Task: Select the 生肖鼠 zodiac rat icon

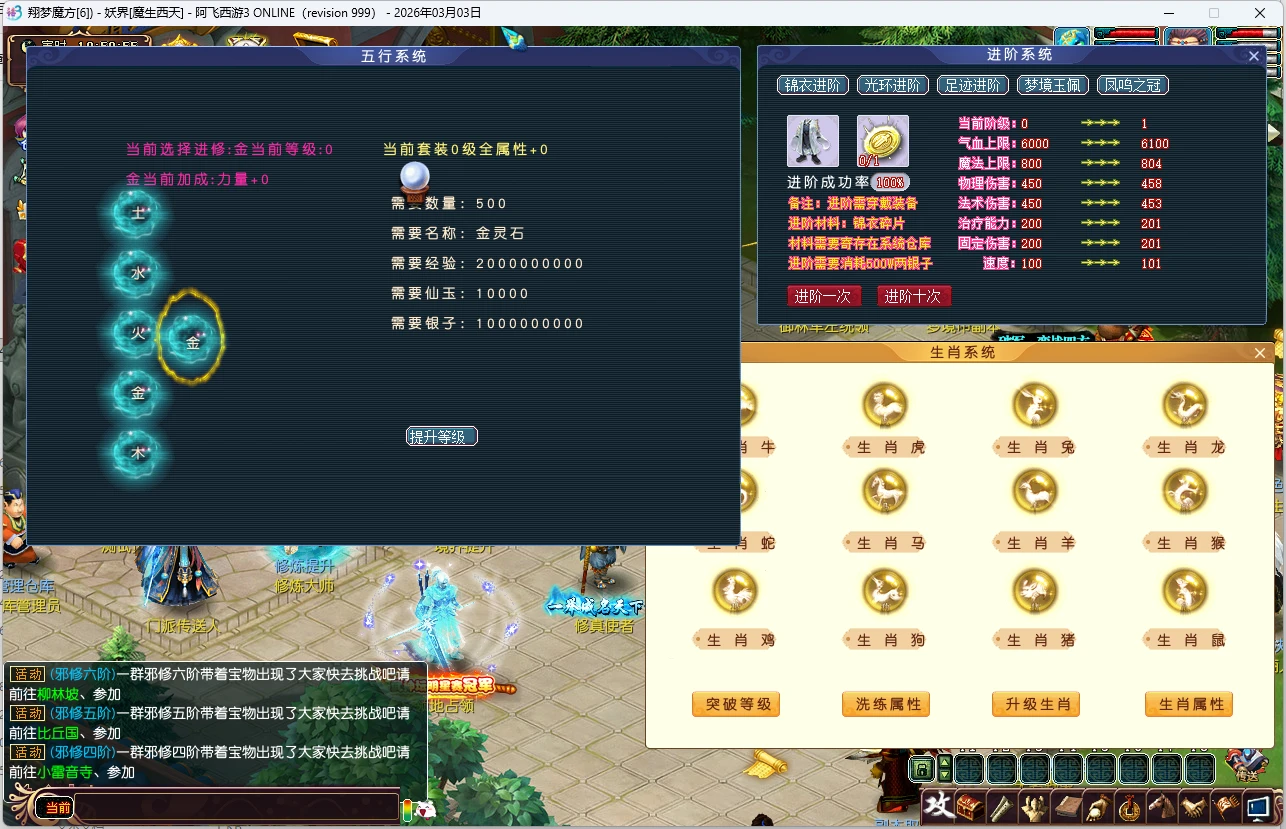Action: pos(1184,590)
